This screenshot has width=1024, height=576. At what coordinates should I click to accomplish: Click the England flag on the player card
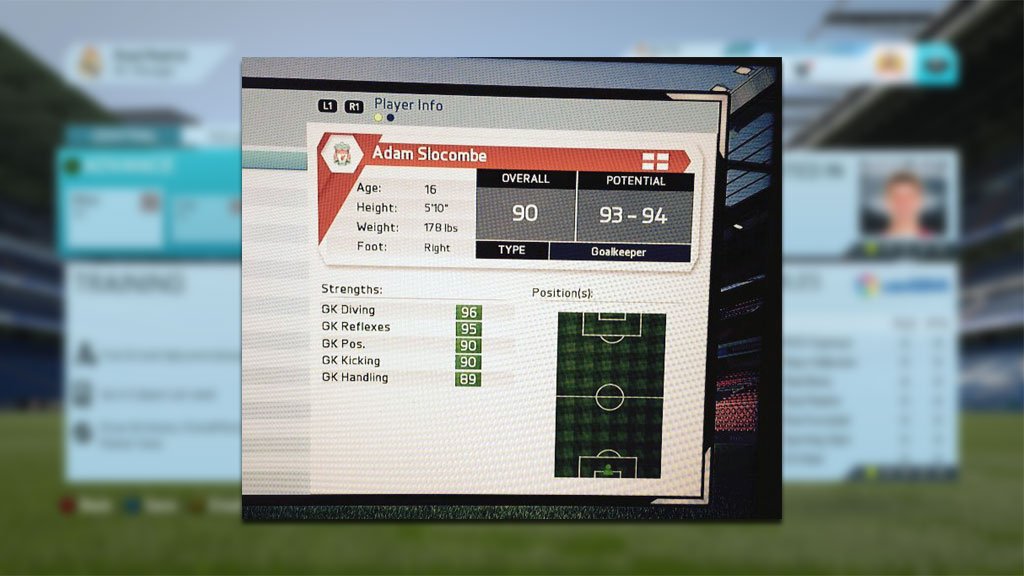pyautogui.click(x=654, y=160)
